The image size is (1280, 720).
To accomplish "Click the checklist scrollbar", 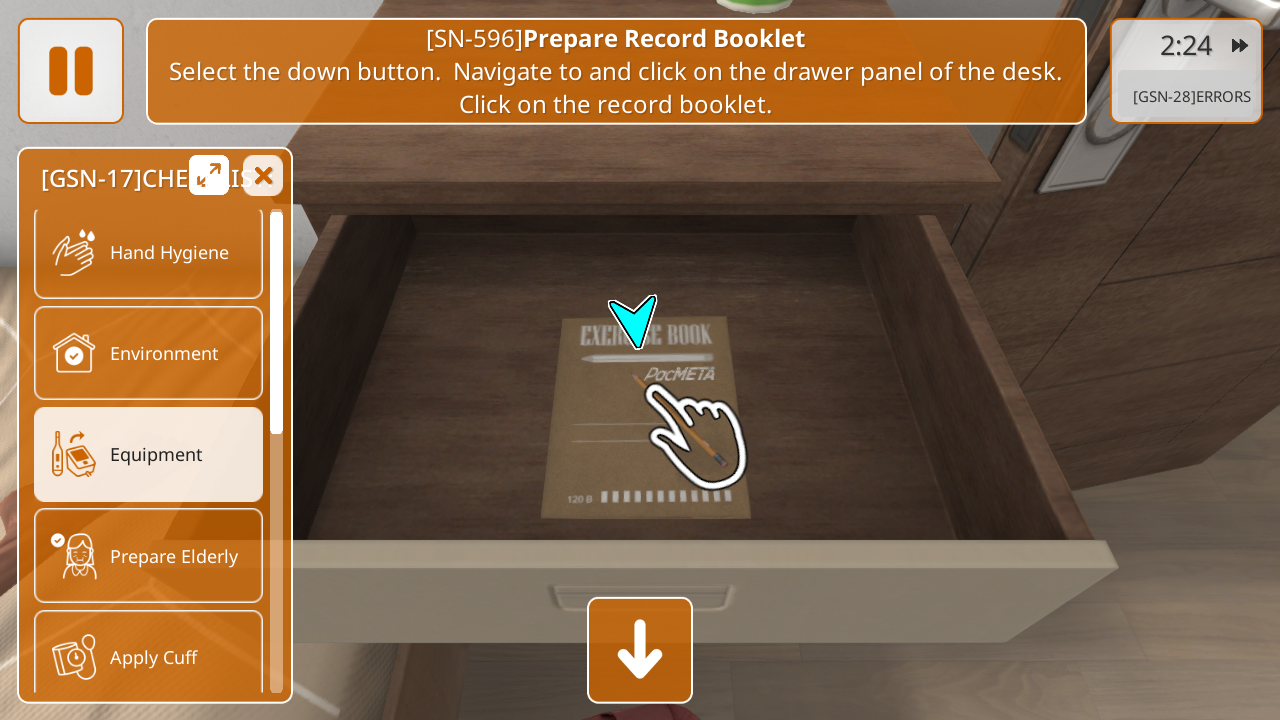I will pos(276,320).
